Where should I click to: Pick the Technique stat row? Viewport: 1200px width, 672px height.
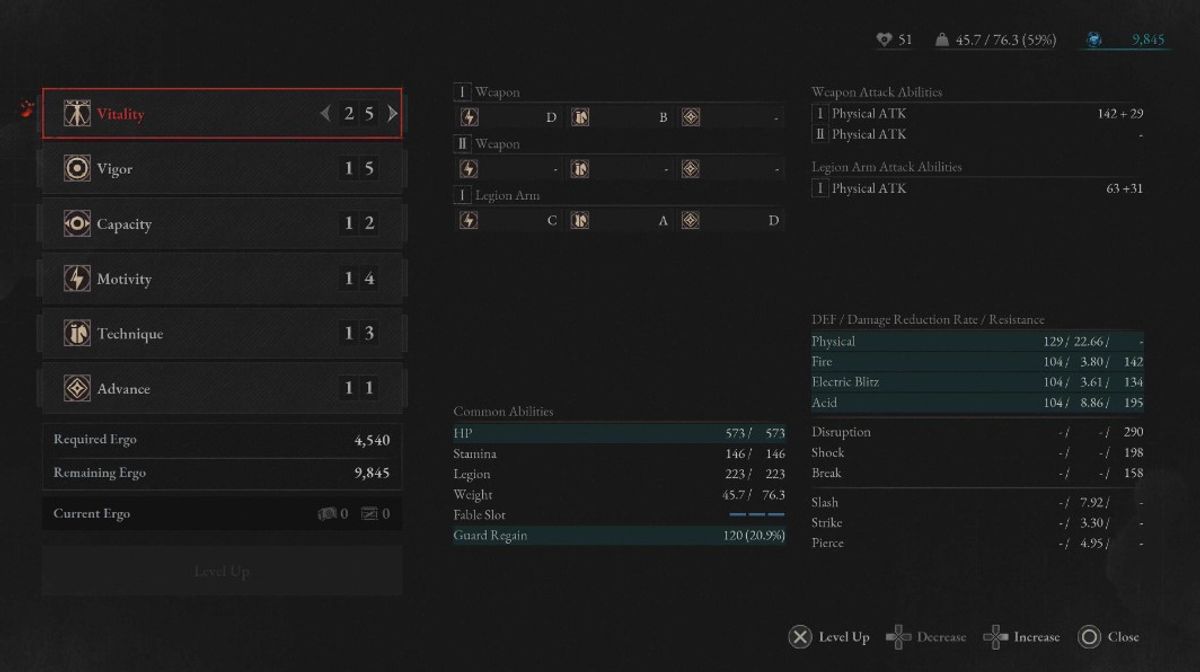click(222, 334)
